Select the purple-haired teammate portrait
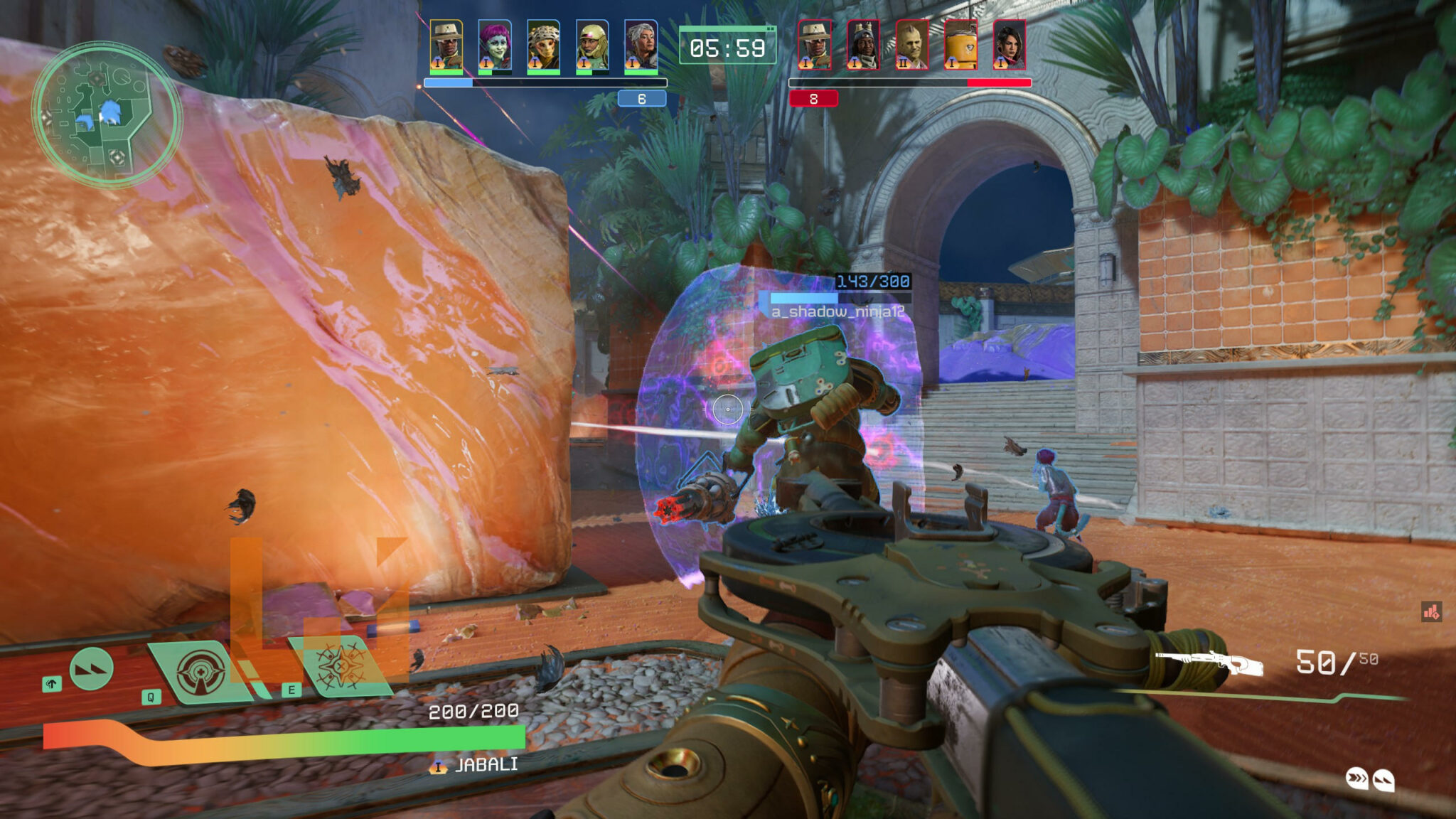This screenshot has width=1456, height=819. [495, 45]
